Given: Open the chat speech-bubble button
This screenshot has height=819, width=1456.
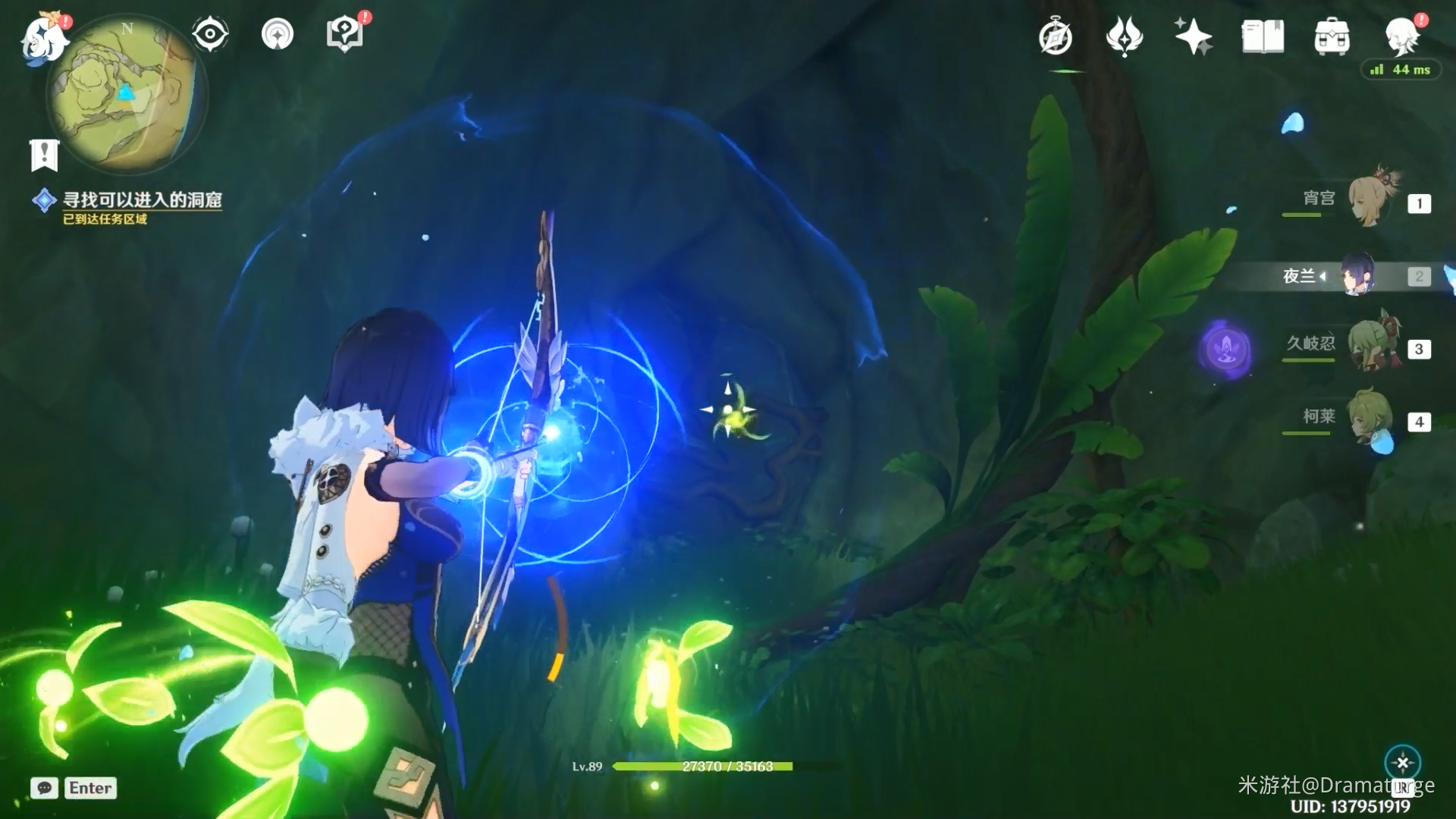Looking at the screenshot, I should click(x=45, y=788).
